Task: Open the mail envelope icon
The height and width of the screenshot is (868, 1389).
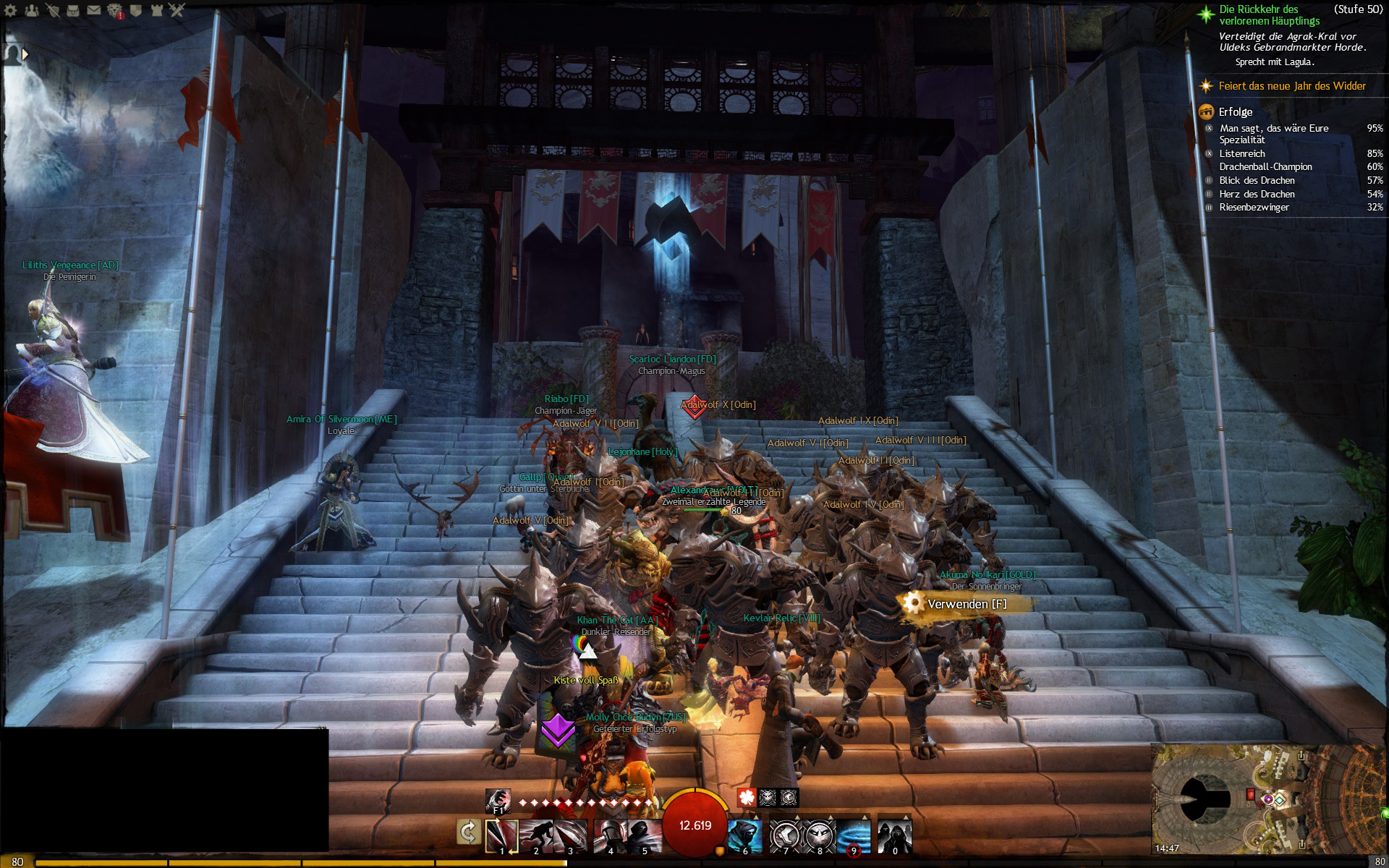Action: [x=94, y=10]
